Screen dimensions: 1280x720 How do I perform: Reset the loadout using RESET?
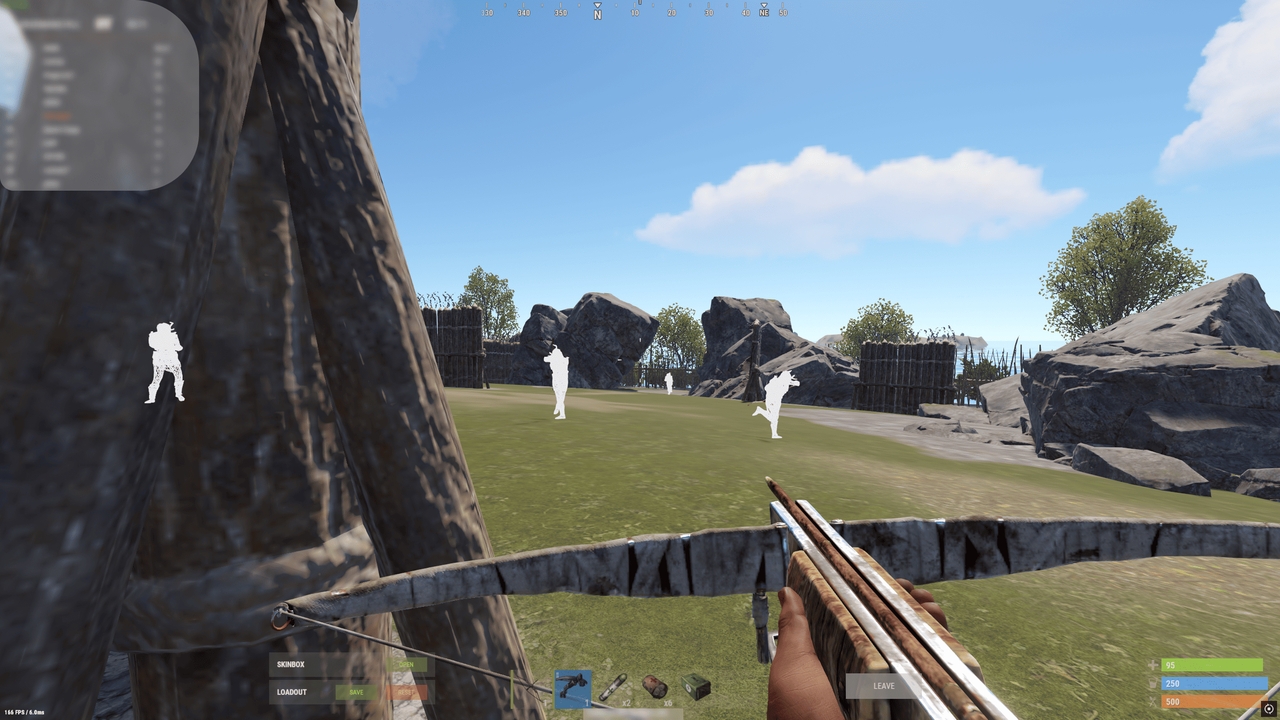(x=406, y=692)
